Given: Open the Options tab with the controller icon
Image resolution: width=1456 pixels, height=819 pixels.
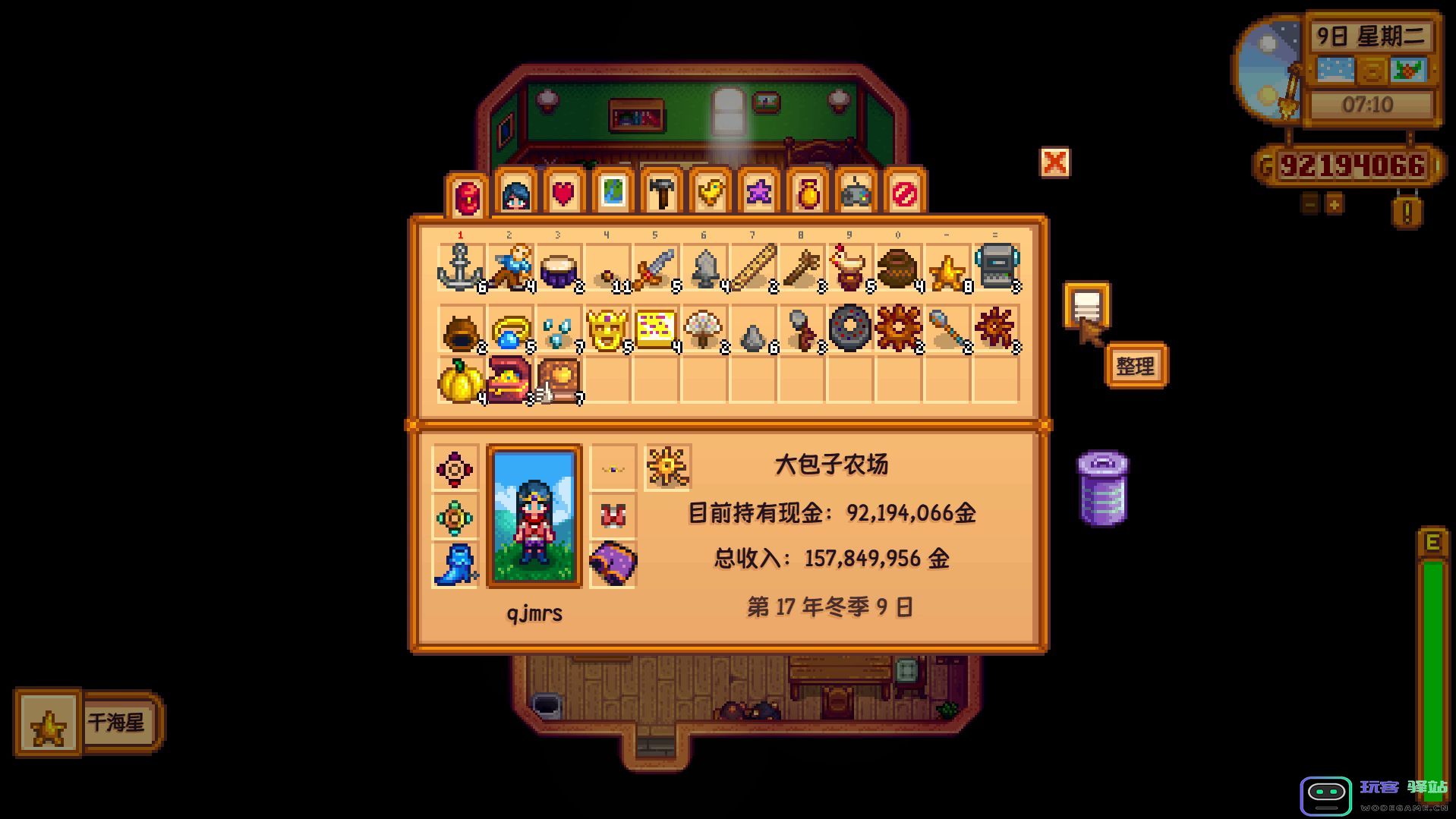Looking at the screenshot, I should tap(857, 192).
